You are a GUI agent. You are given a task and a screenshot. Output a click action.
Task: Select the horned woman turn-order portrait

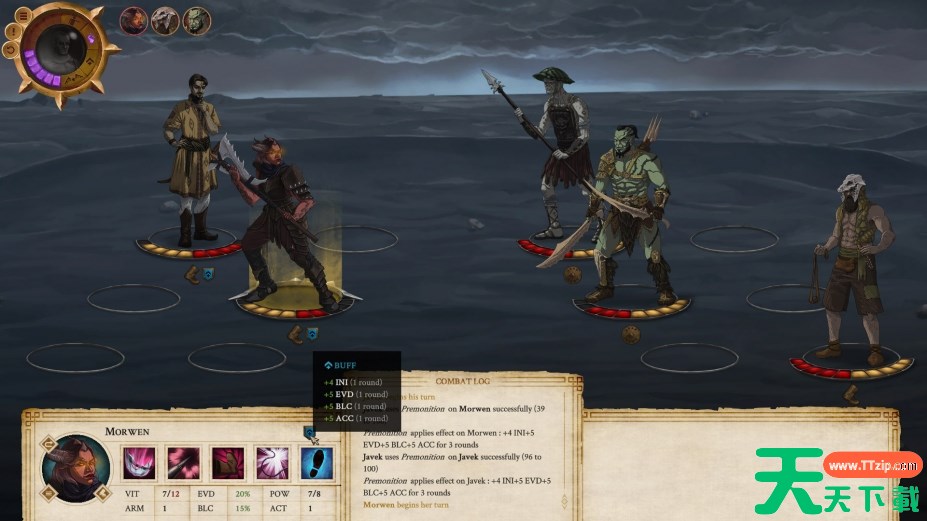[133, 19]
